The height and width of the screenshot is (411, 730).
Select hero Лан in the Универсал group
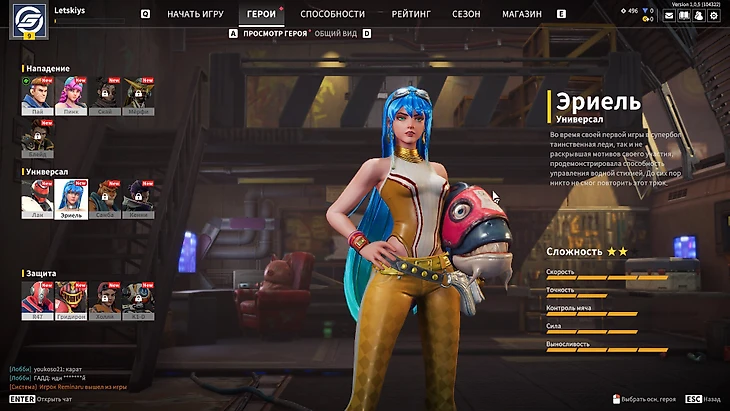pyautogui.click(x=36, y=198)
